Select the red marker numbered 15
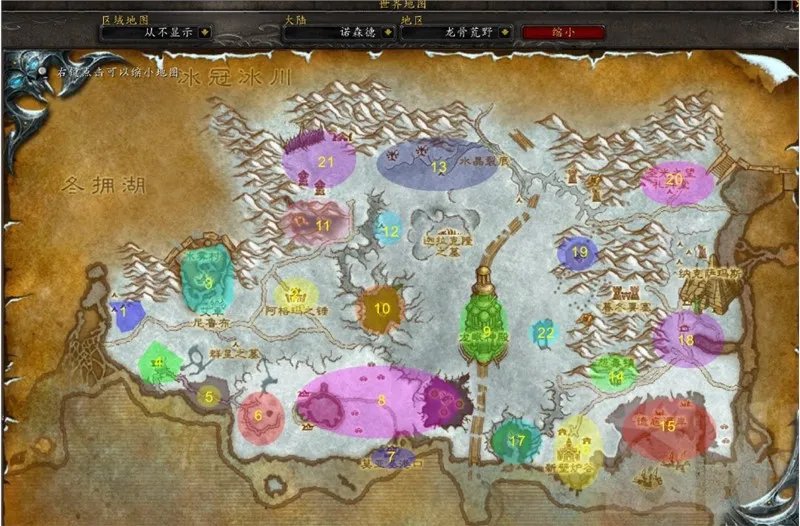The width and height of the screenshot is (800, 526). pyautogui.click(x=668, y=425)
